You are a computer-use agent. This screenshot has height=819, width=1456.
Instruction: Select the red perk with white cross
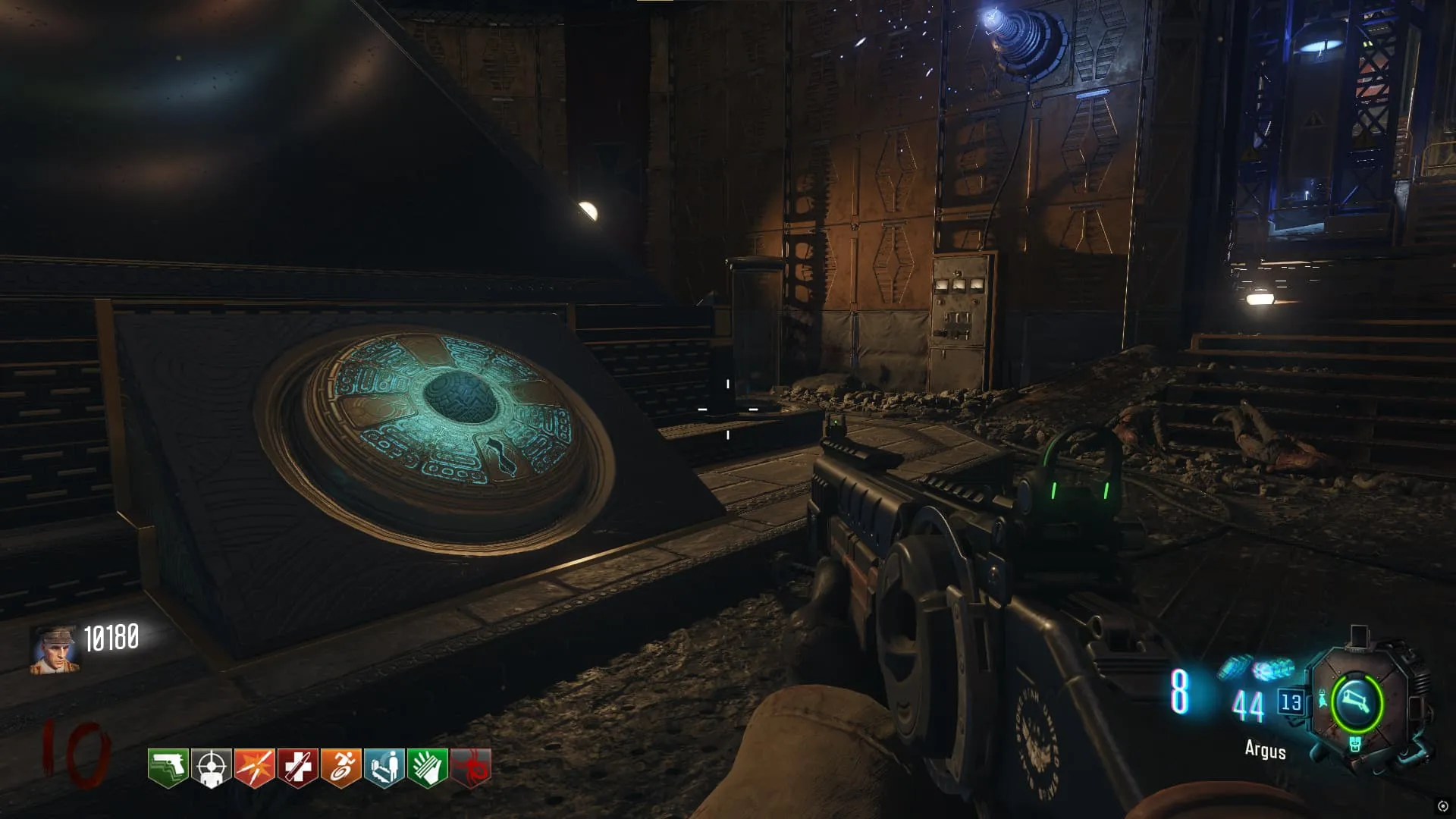pyautogui.click(x=298, y=767)
